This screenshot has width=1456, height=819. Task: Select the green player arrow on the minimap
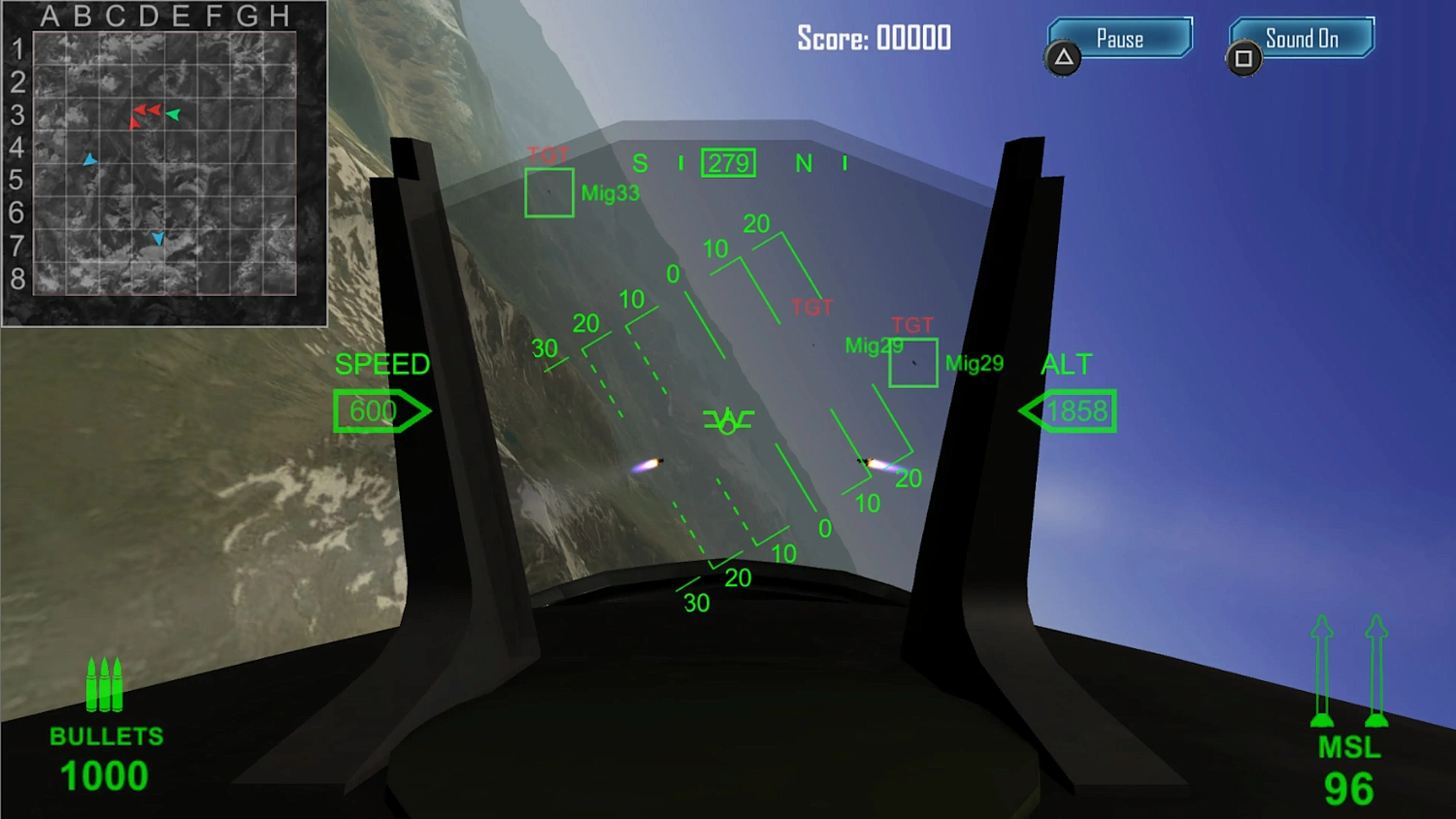point(174,115)
